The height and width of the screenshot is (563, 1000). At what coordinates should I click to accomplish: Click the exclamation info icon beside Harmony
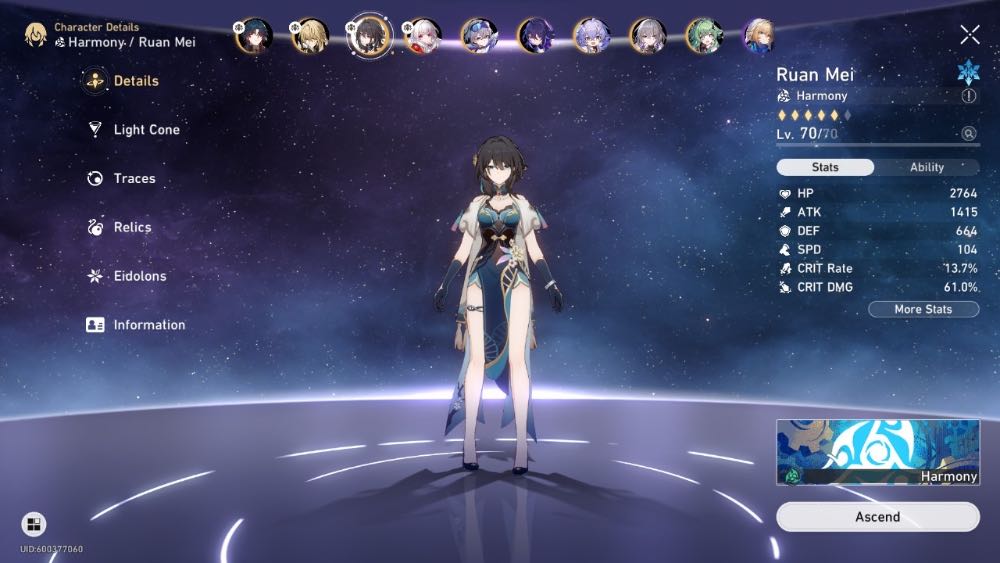[x=968, y=96]
